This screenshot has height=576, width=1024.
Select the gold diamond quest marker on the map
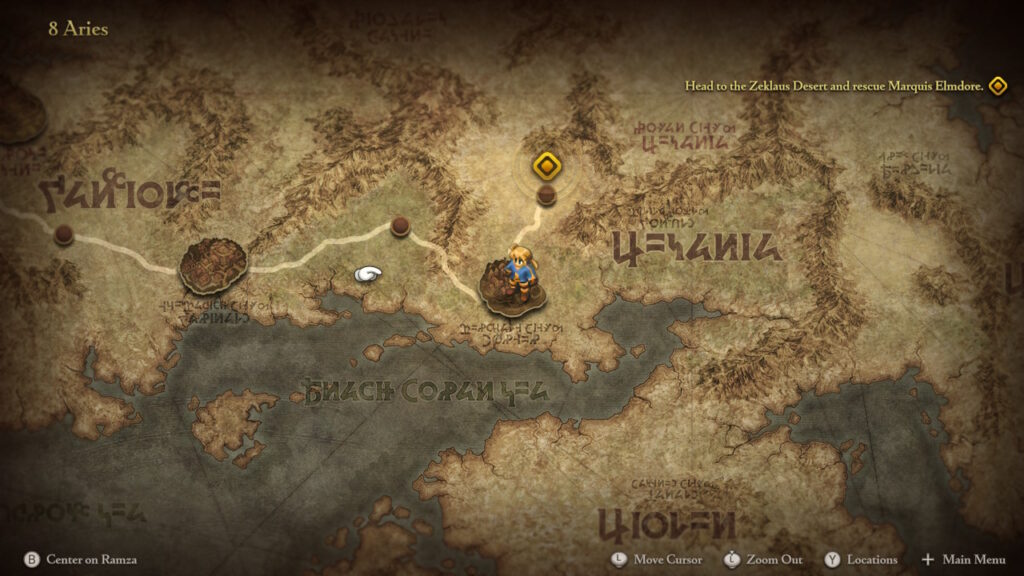(x=545, y=165)
